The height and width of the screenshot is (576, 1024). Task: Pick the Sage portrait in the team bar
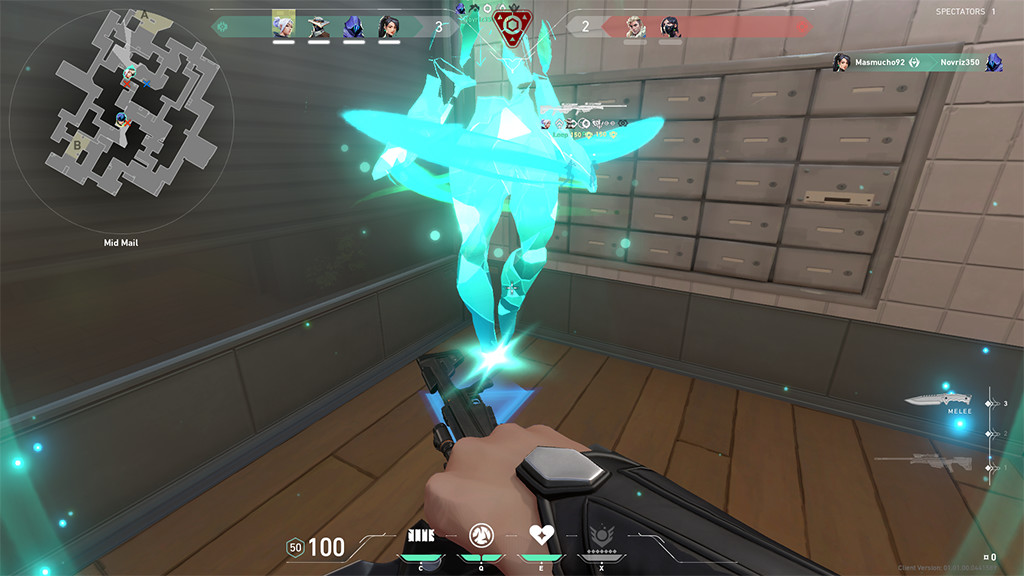tap(388, 27)
